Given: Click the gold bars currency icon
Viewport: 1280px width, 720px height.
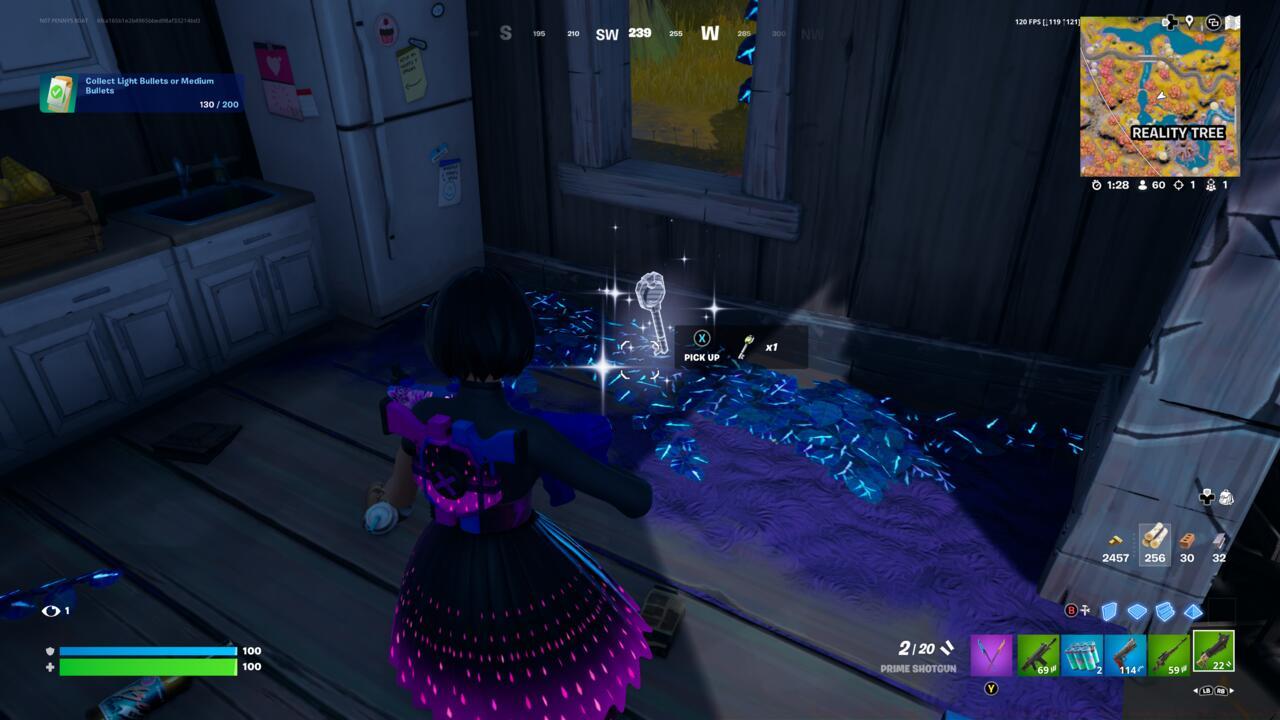Looking at the screenshot, I should point(1115,540).
